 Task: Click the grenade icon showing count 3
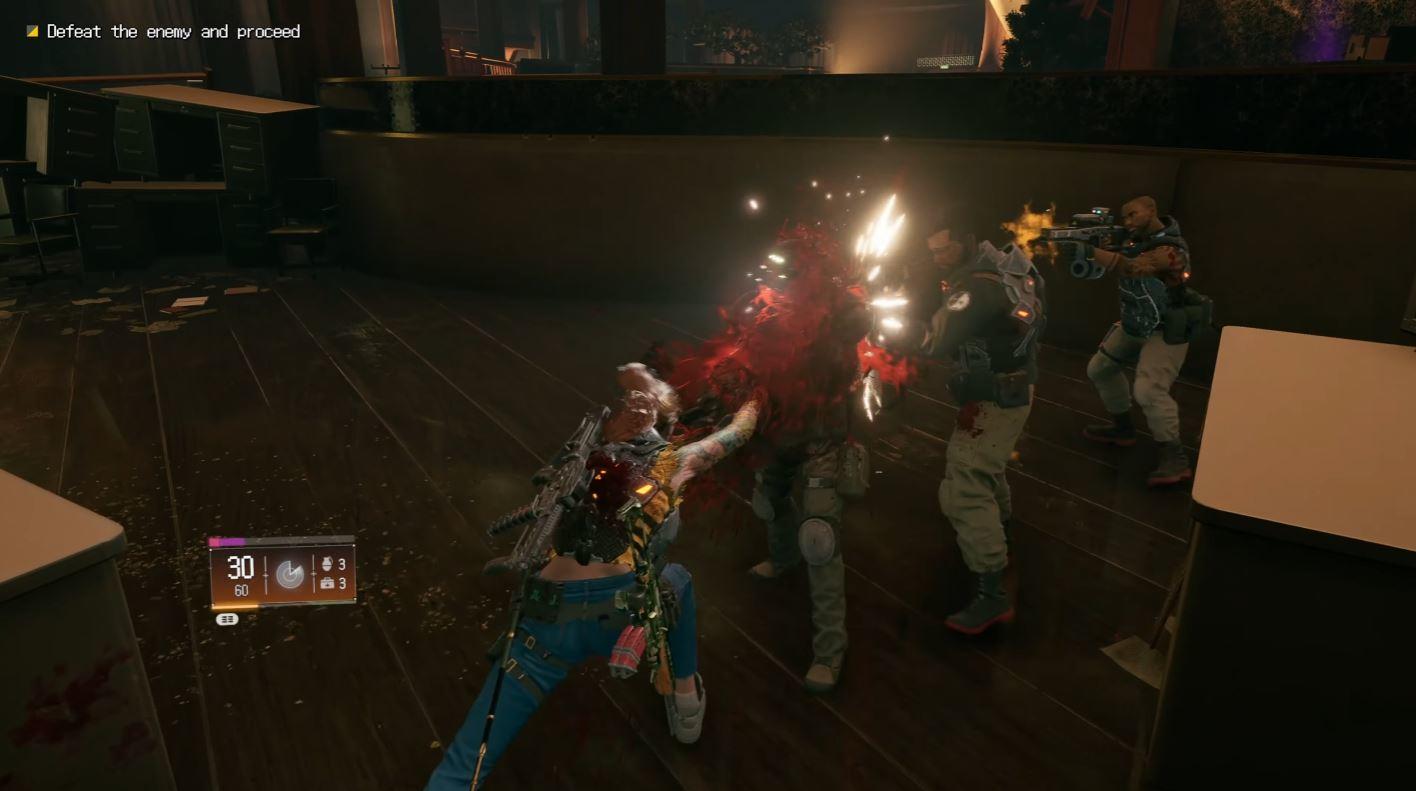[328, 562]
